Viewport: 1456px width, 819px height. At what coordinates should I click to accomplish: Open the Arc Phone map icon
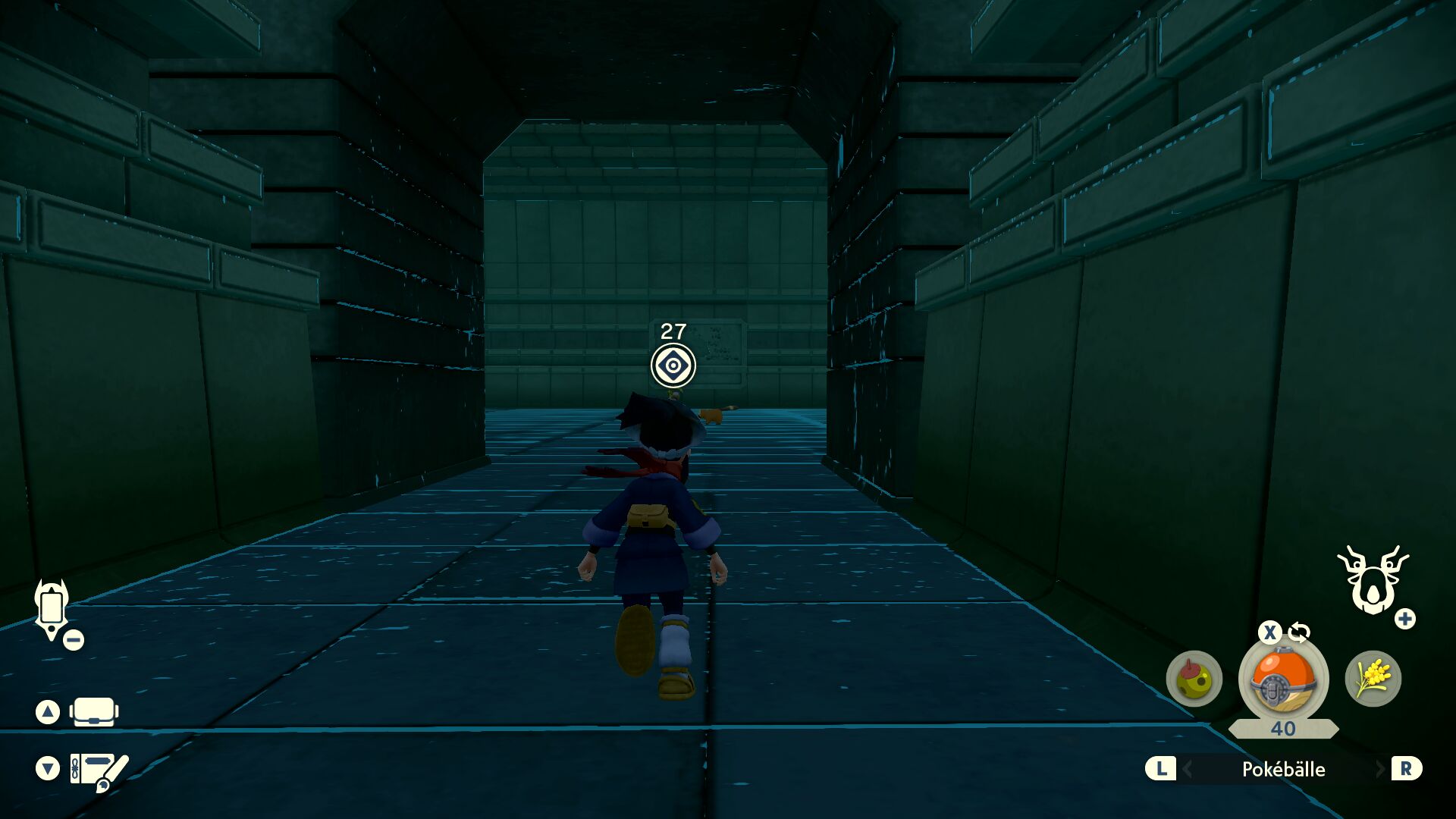click(52, 608)
